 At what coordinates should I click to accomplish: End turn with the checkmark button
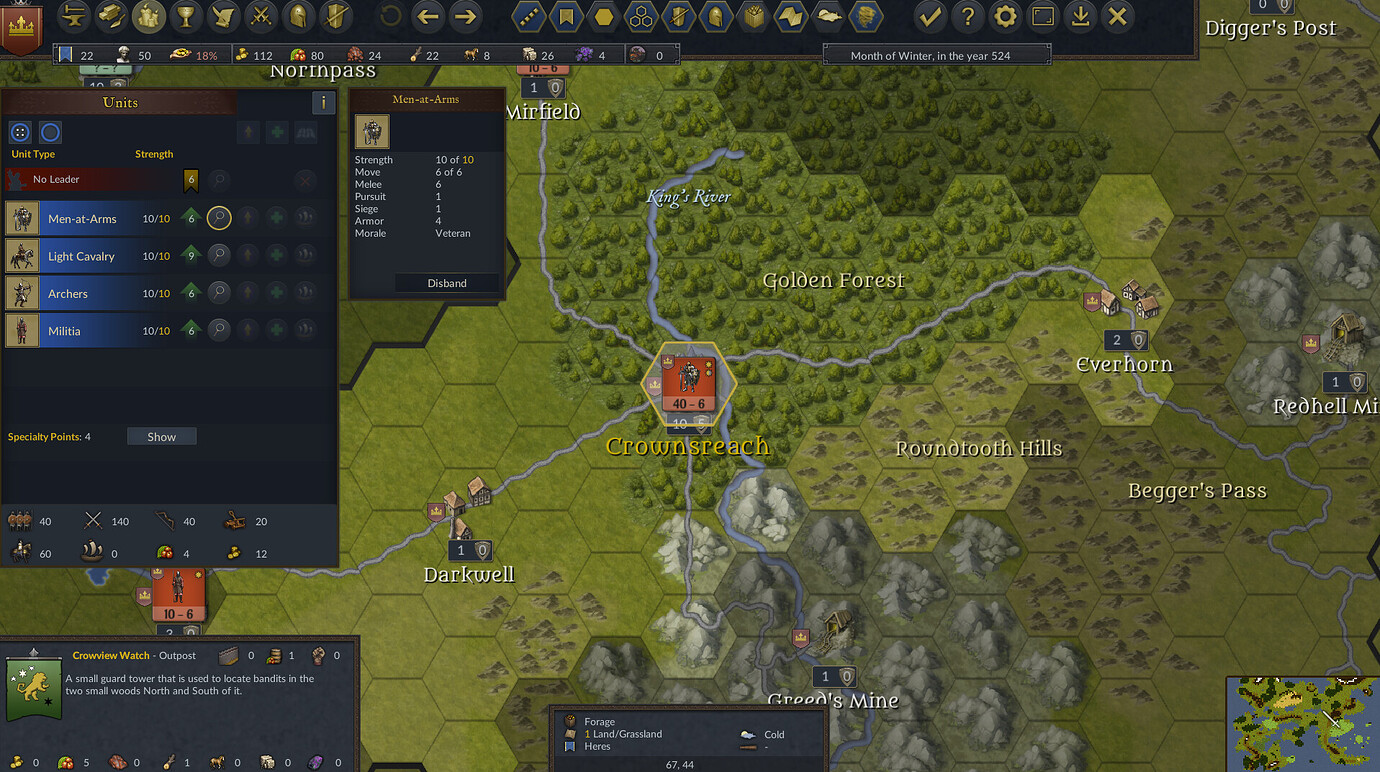(930, 16)
